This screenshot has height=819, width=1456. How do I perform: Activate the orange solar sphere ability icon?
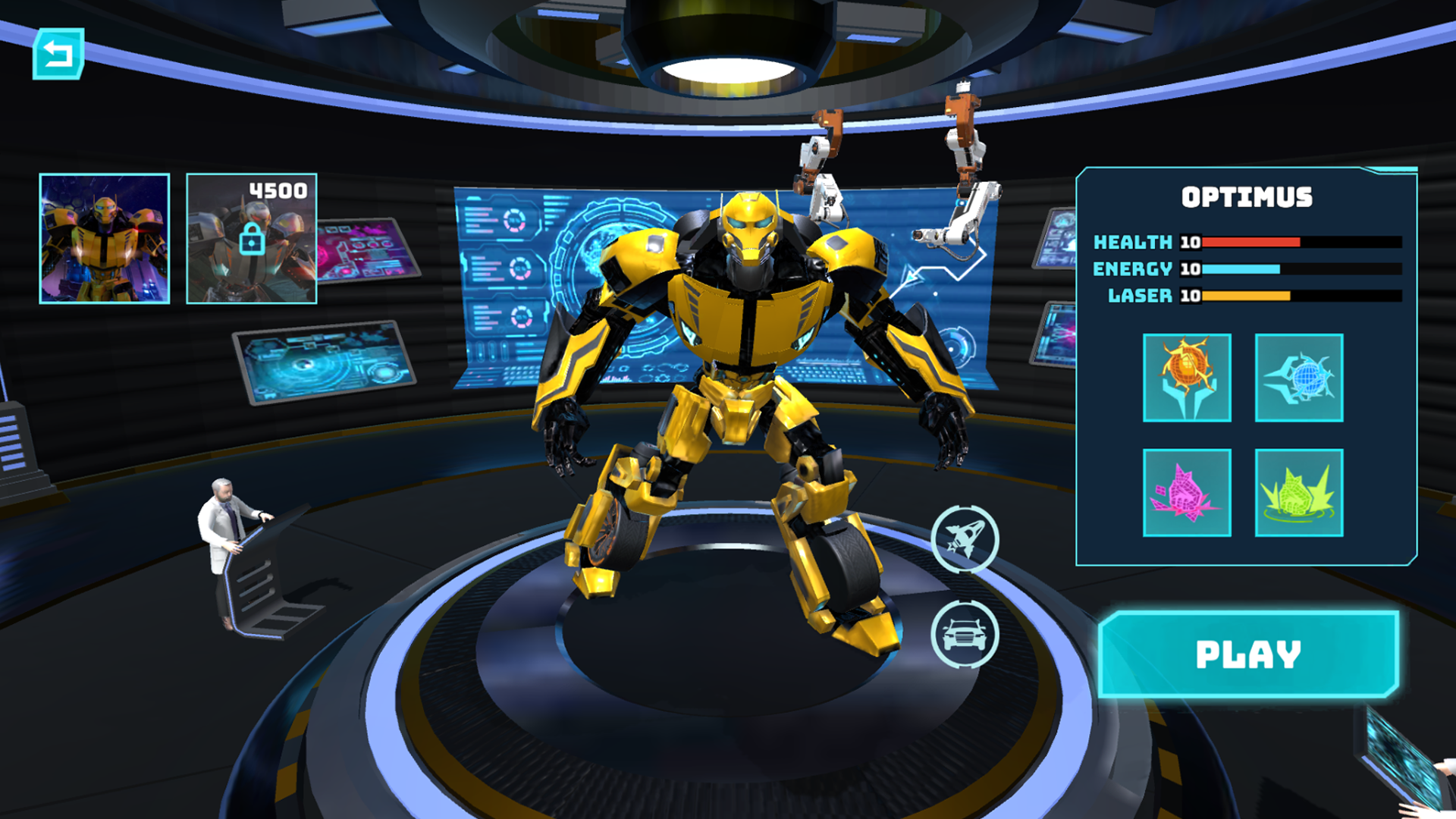click(x=1187, y=378)
